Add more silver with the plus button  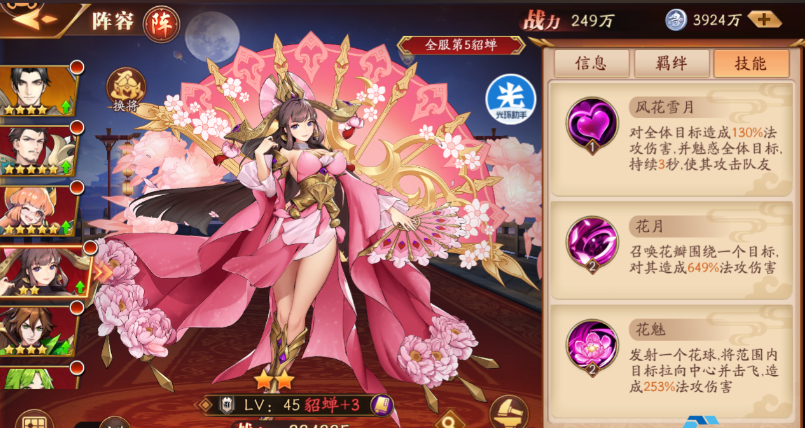764,20
